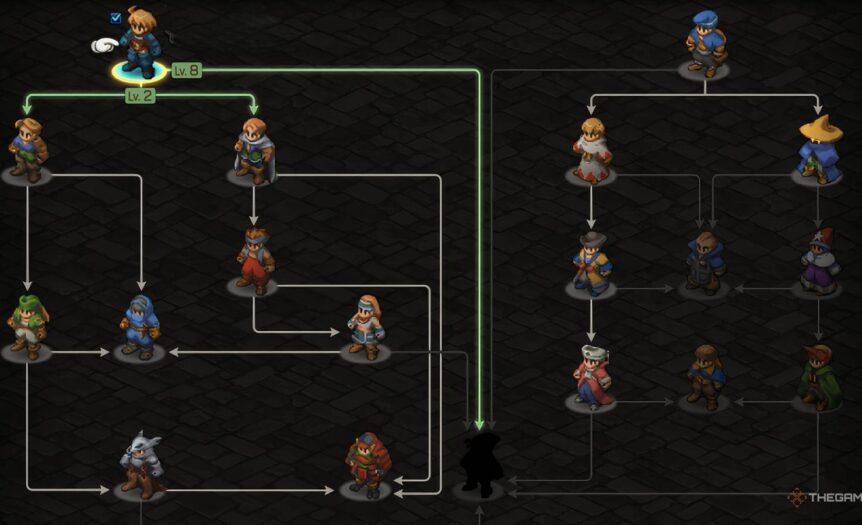This screenshot has width=862, height=525.
Task: Select the caped Knight job
Action: pos(253,151)
